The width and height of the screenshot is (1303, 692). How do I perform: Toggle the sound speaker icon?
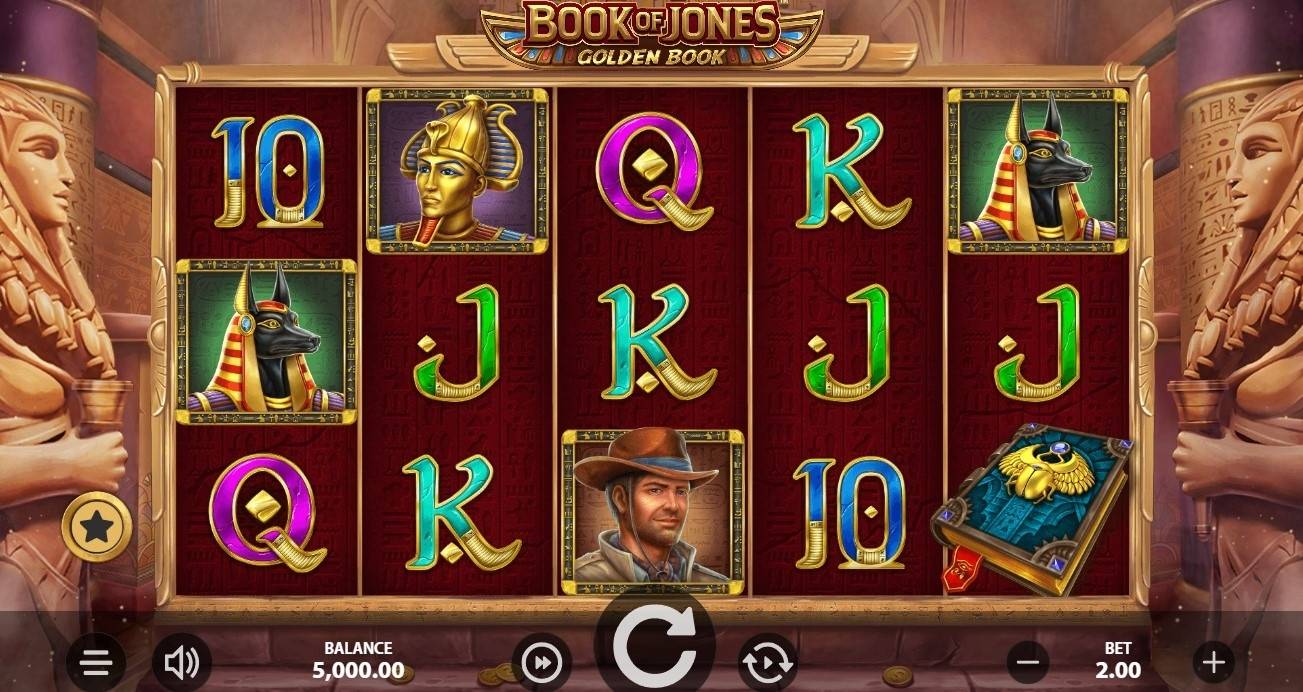coord(181,661)
